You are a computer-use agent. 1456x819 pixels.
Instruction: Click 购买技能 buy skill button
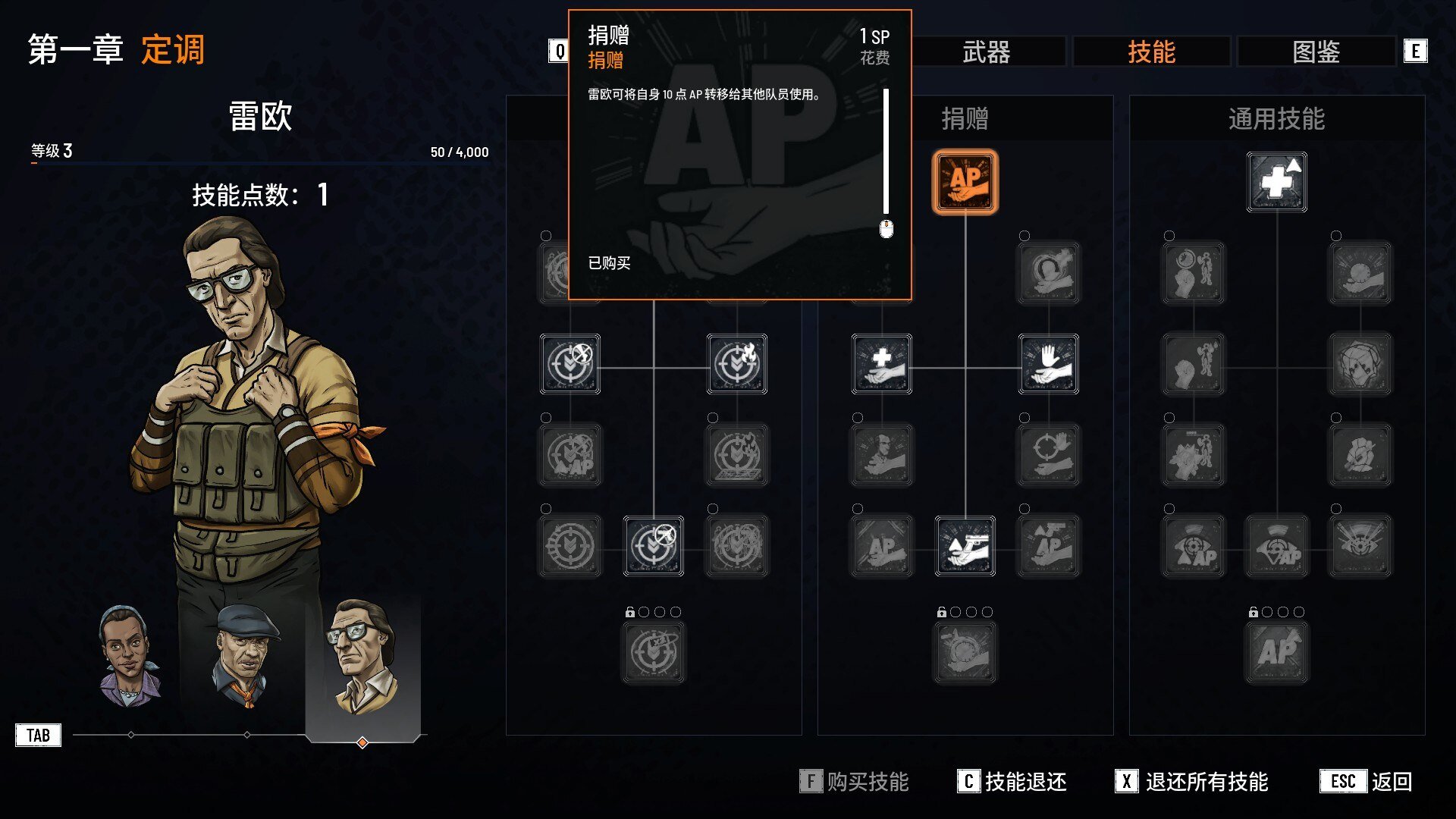[x=855, y=781]
